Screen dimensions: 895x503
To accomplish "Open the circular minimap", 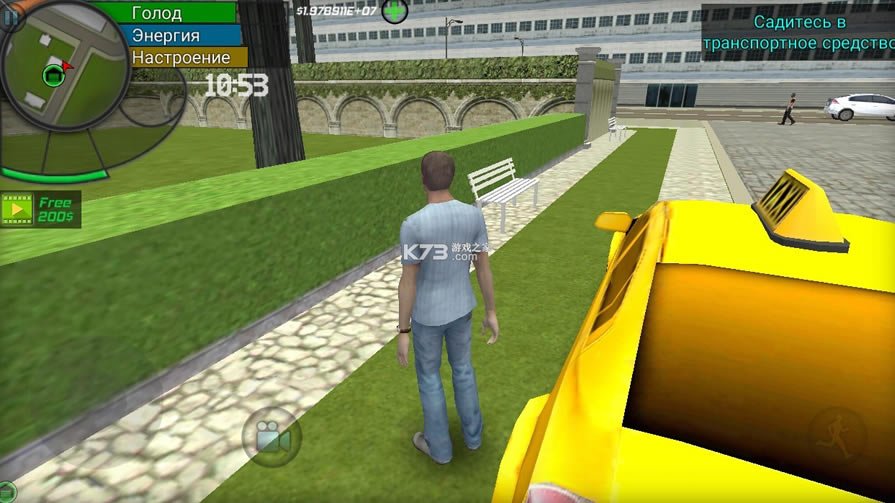I will (x=60, y=85).
